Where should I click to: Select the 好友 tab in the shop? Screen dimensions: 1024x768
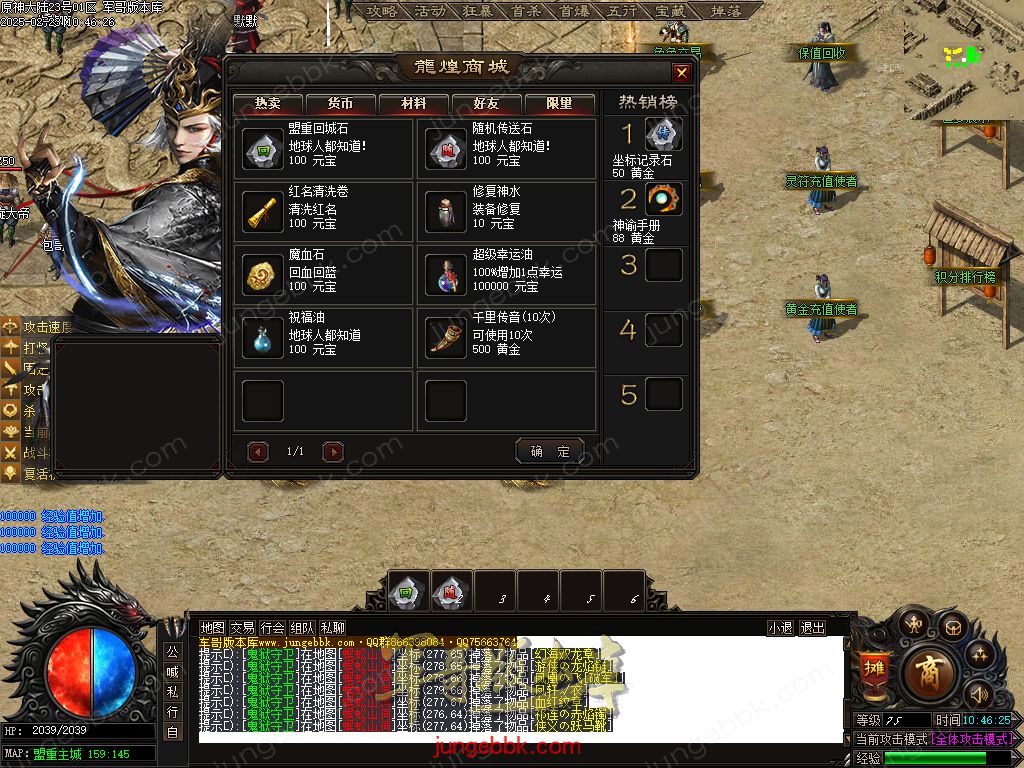coord(486,104)
